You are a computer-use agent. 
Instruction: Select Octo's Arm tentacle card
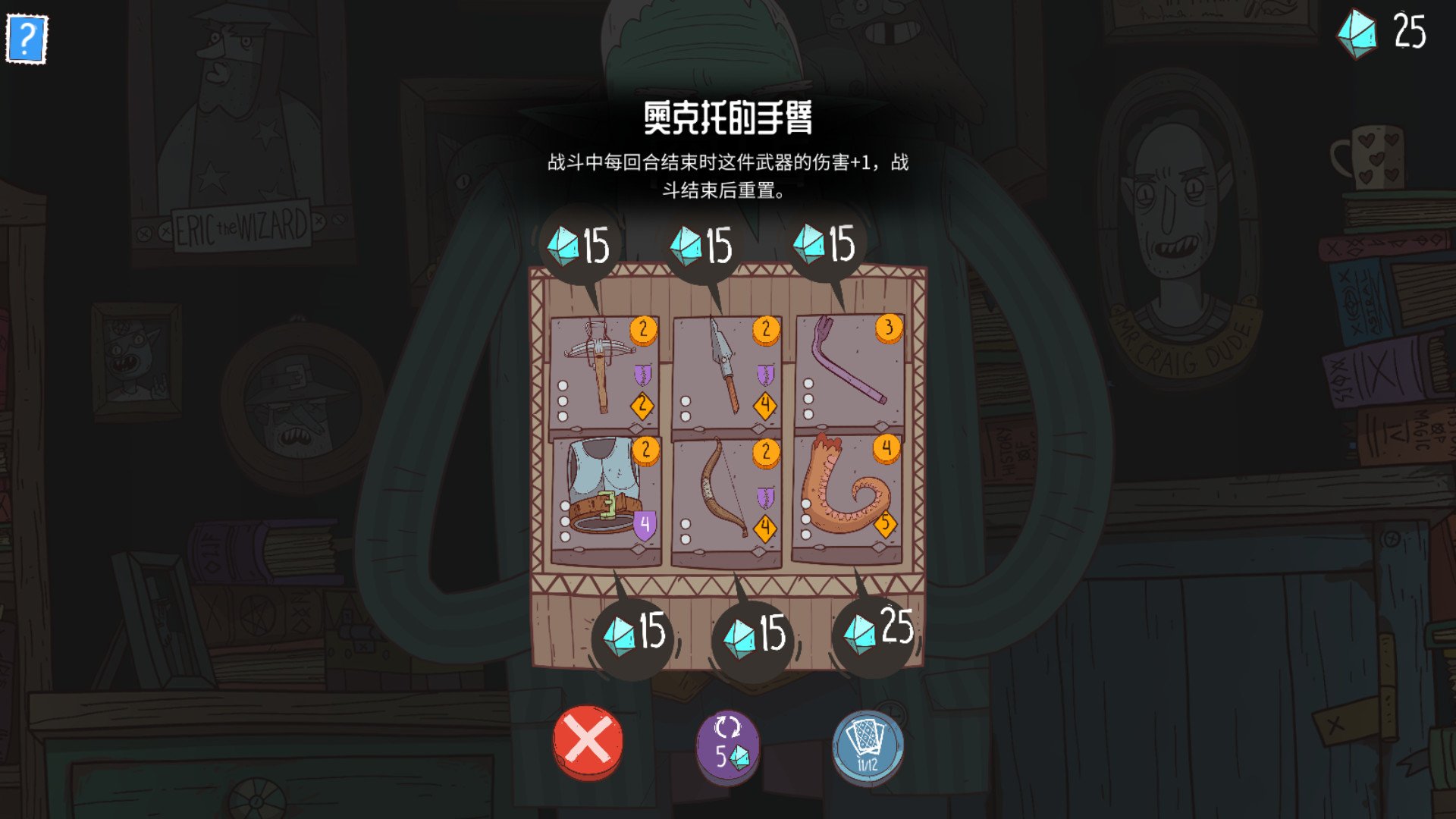[x=846, y=493]
